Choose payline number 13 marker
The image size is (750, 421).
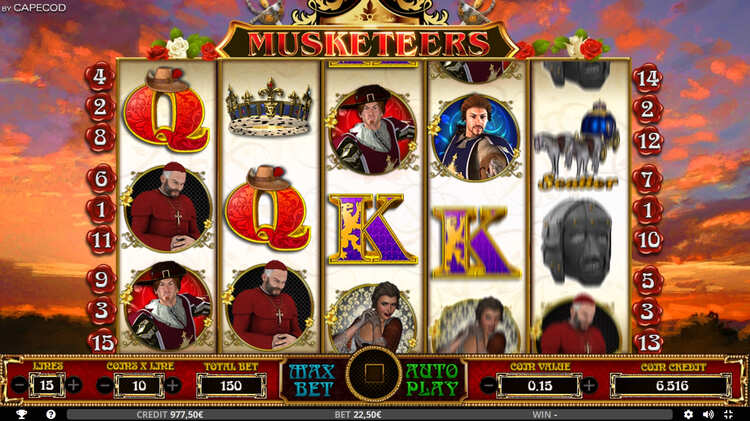coord(648,341)
